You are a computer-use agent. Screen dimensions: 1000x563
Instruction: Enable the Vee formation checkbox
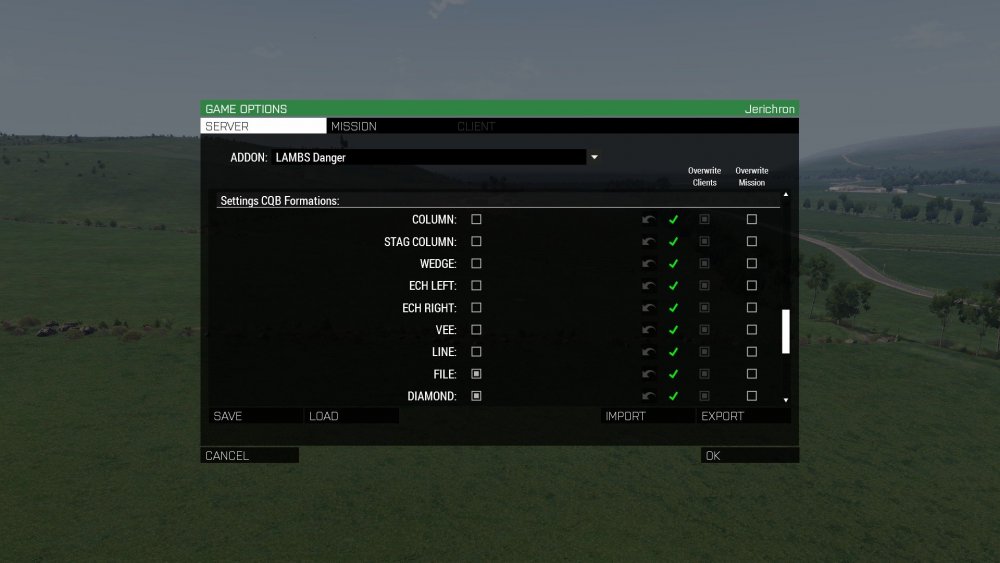476,329
